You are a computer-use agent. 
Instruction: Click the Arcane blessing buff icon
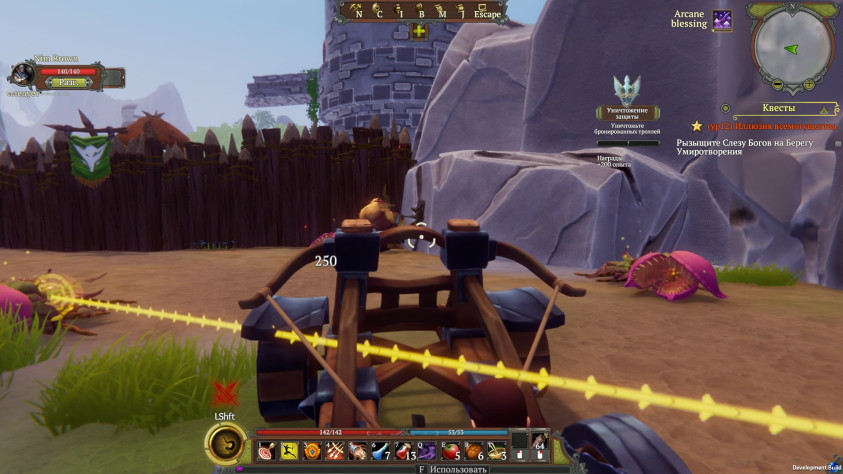(721, 20)
